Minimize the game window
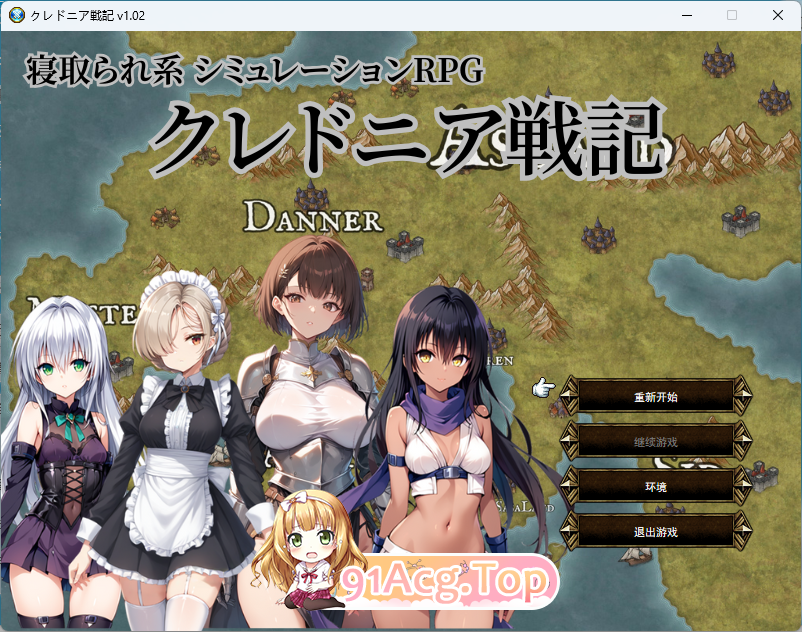 coord(686,15)
